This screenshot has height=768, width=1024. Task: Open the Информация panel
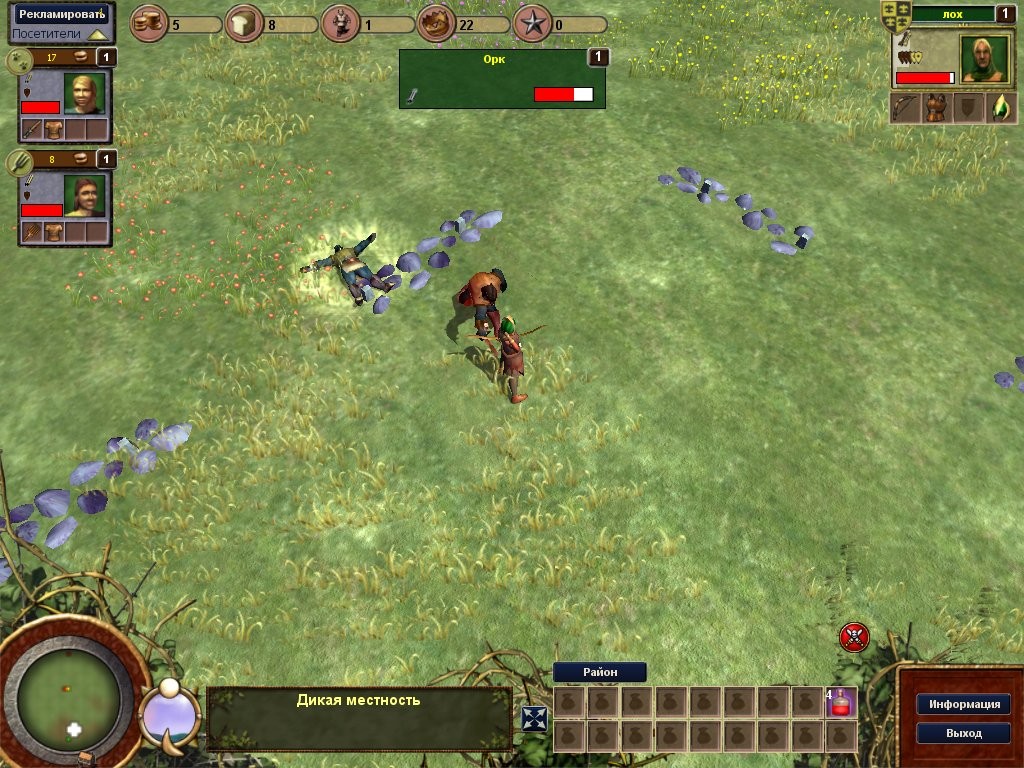tap(963, 704)
